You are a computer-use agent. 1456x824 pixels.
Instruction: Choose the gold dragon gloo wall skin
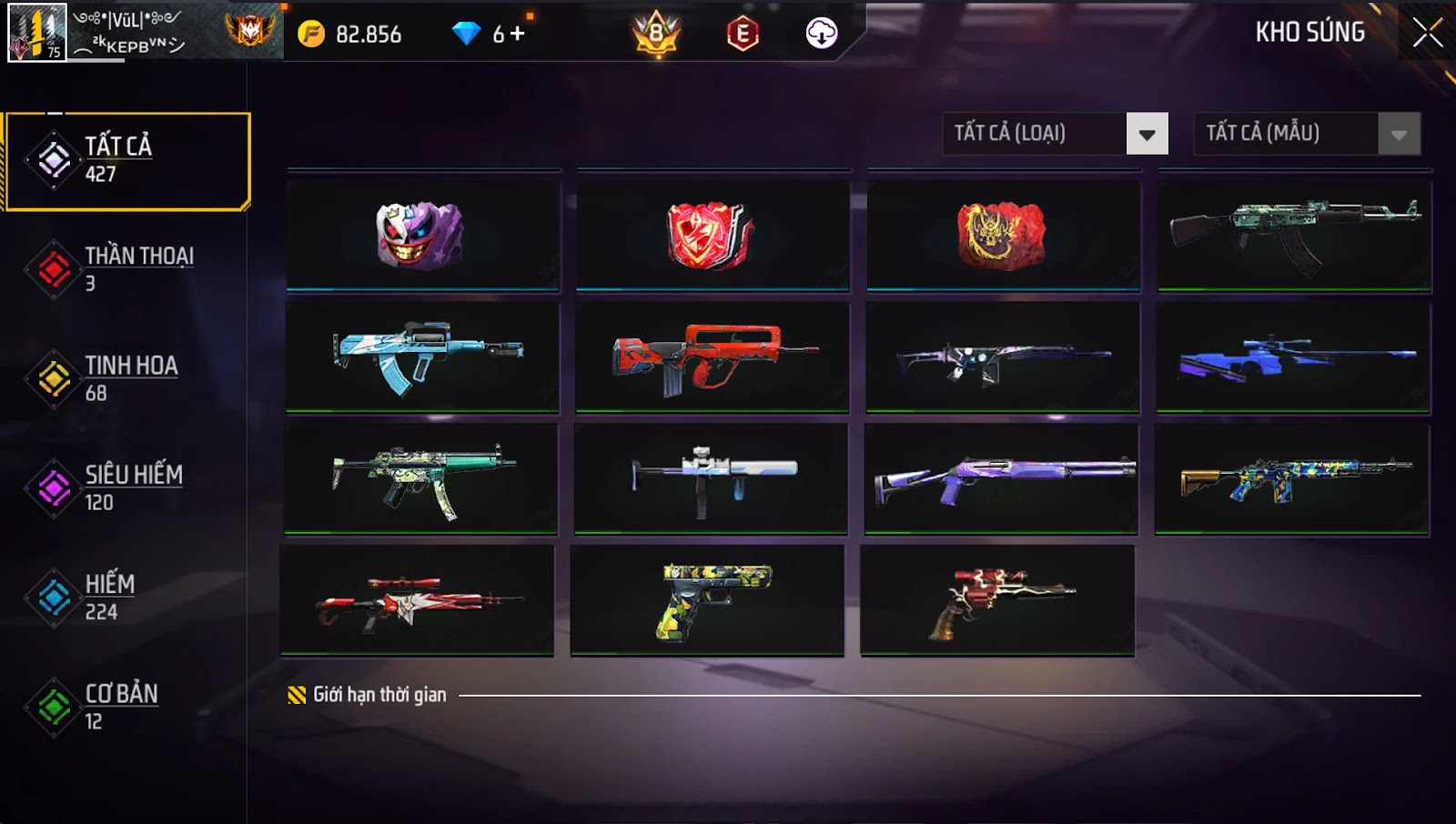click(x=1003, y=235)
